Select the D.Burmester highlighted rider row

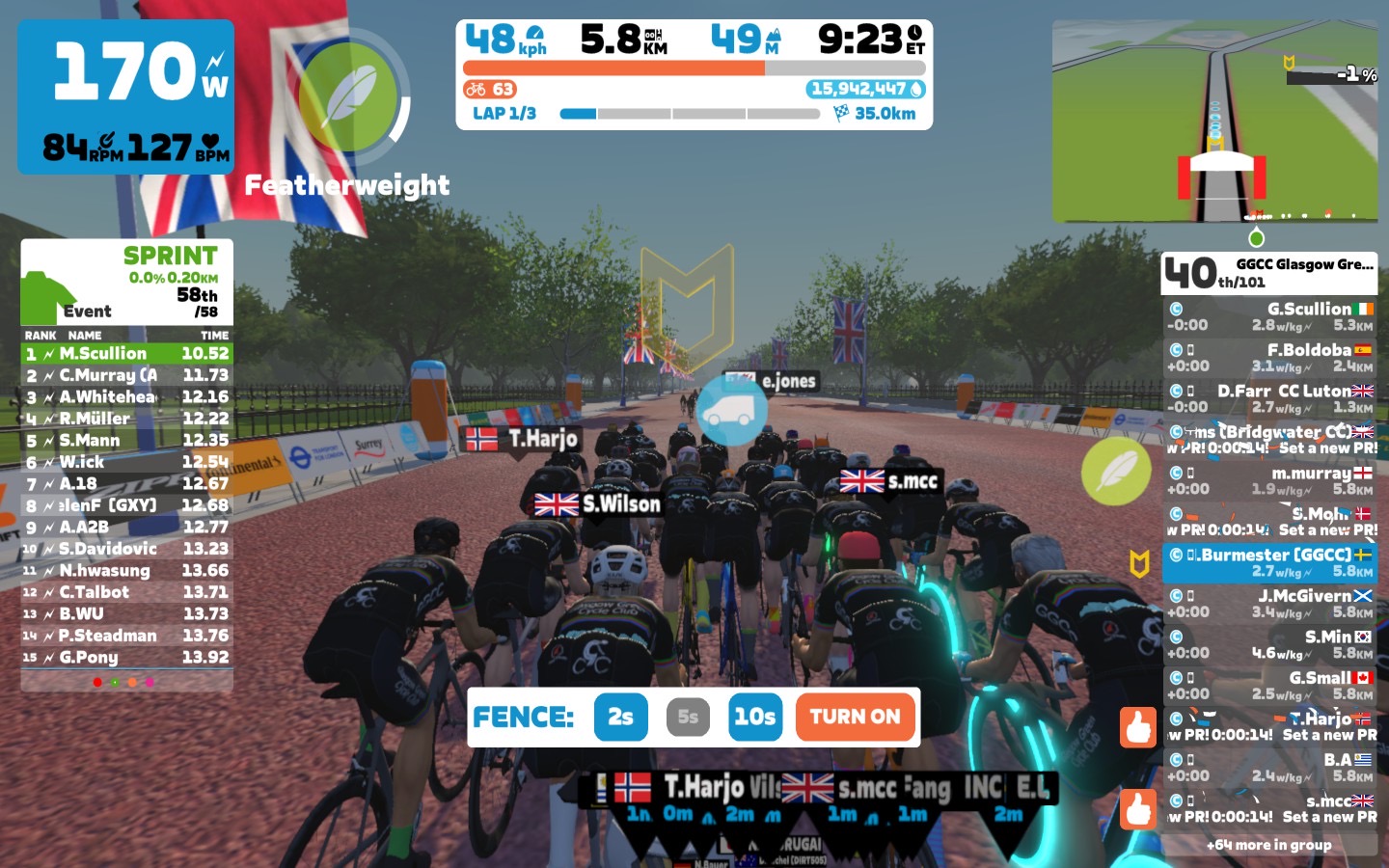tap(1269, 562)
